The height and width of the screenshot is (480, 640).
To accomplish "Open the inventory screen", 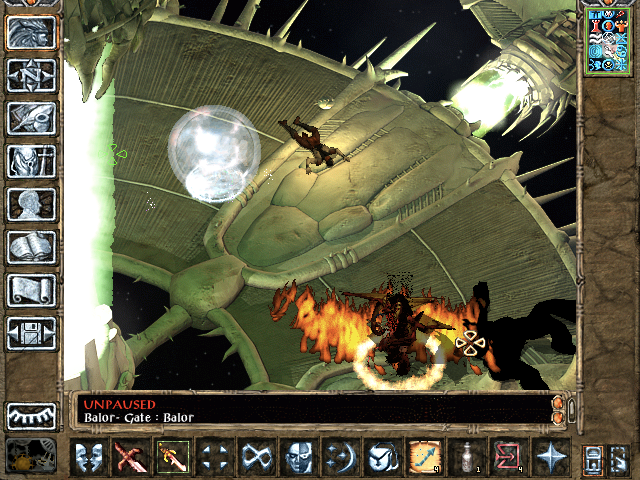I will 31,161.
